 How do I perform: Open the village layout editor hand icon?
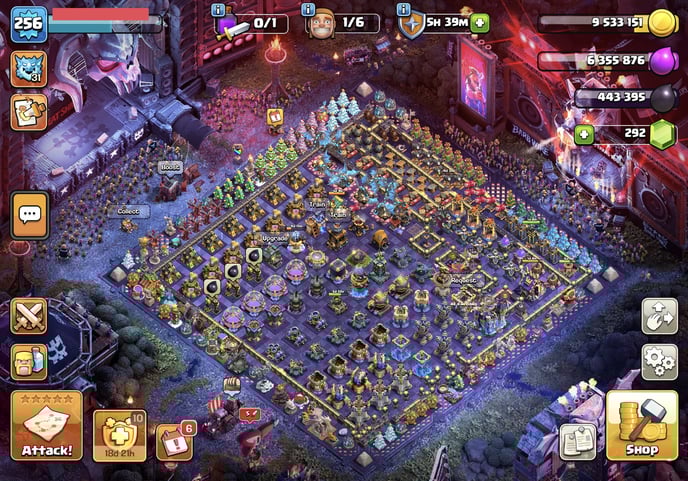pyautogui.click(x=659, y=316)
